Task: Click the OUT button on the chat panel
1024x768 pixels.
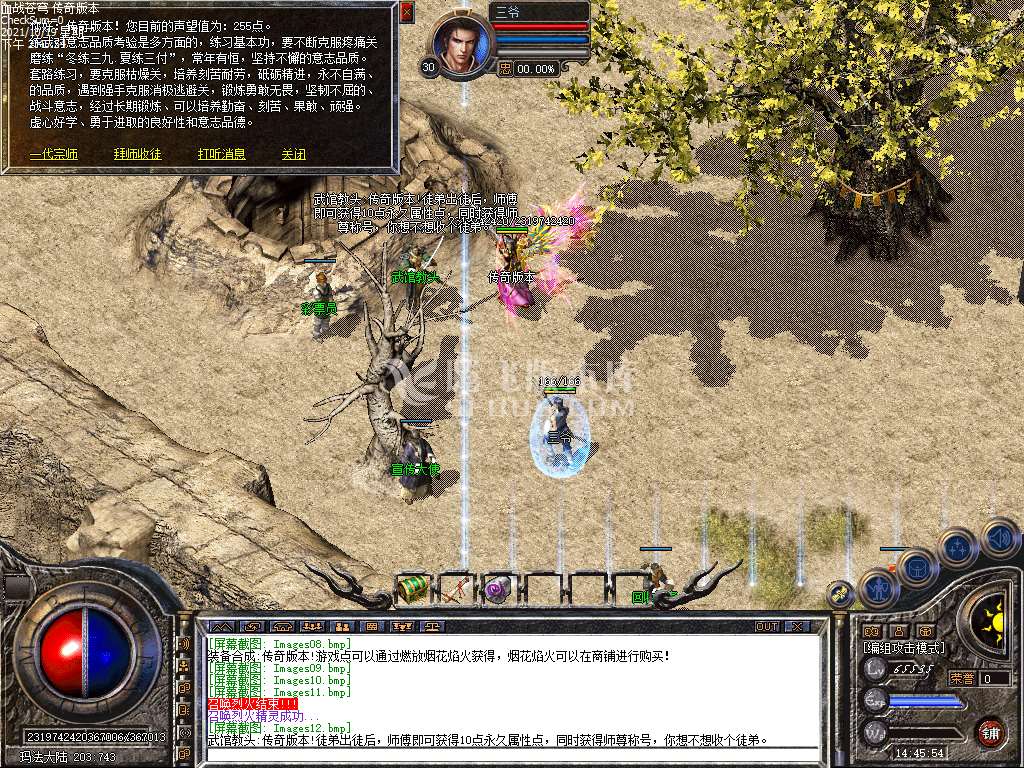Action: point(767,626)
